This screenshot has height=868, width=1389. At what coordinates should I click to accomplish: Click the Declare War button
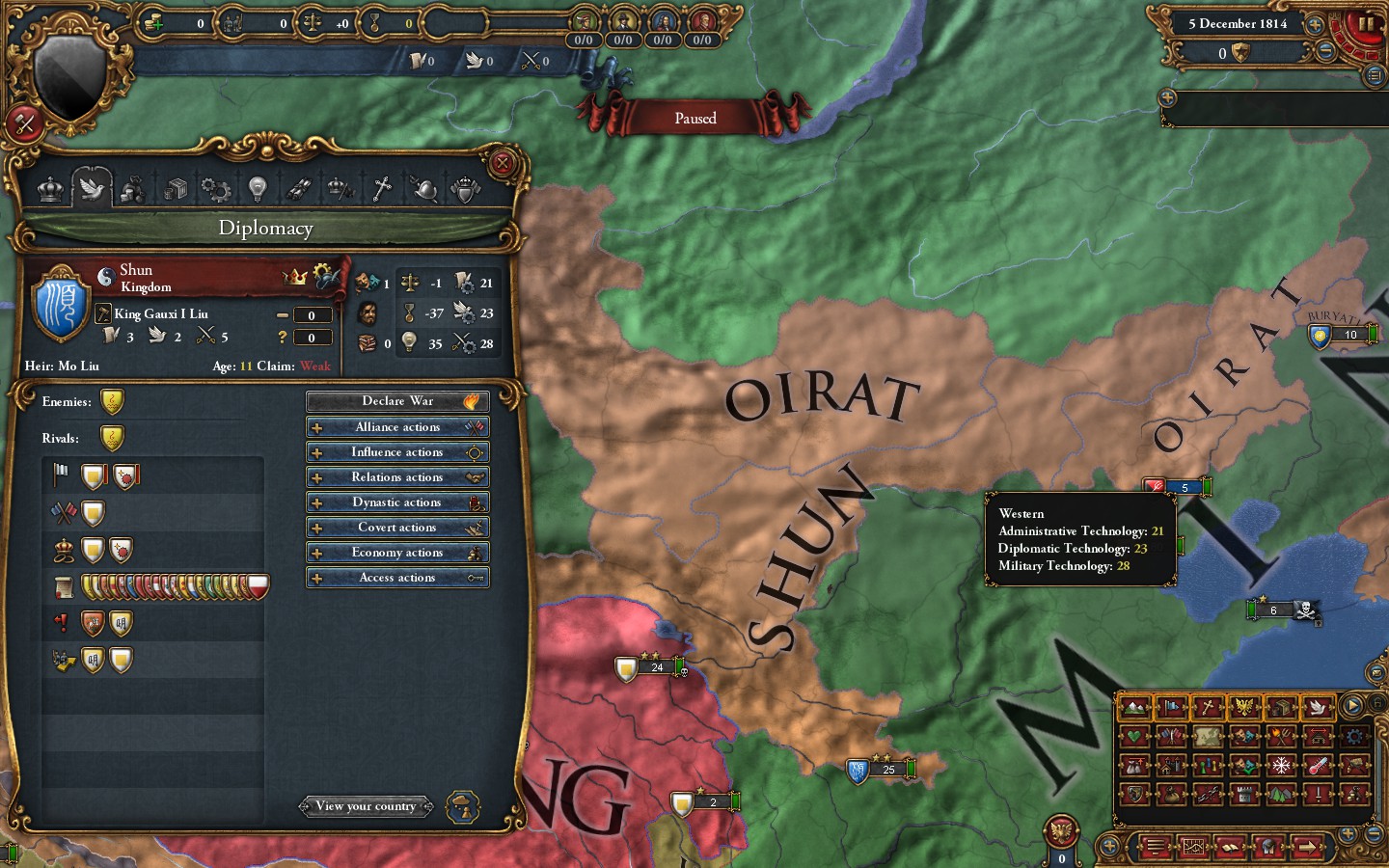coord(397,401)
